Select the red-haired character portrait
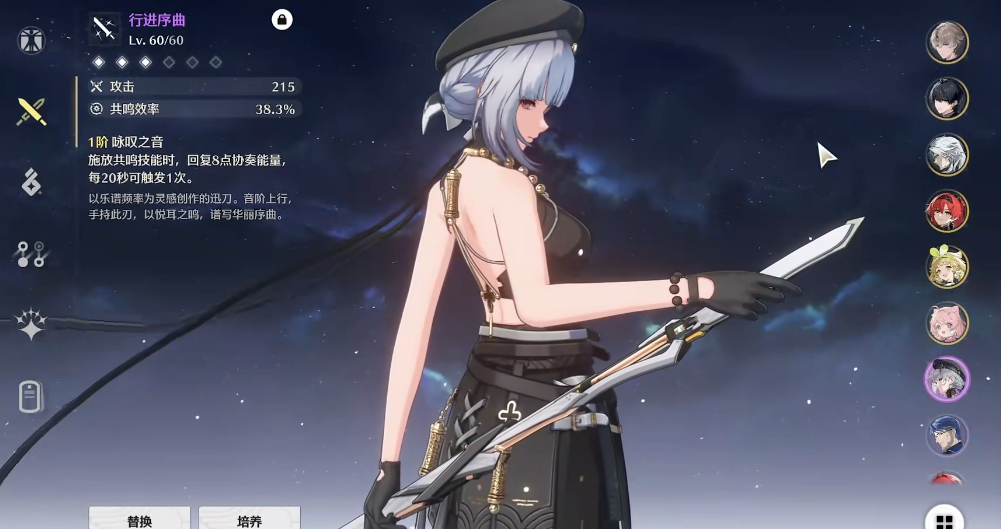 946,211
